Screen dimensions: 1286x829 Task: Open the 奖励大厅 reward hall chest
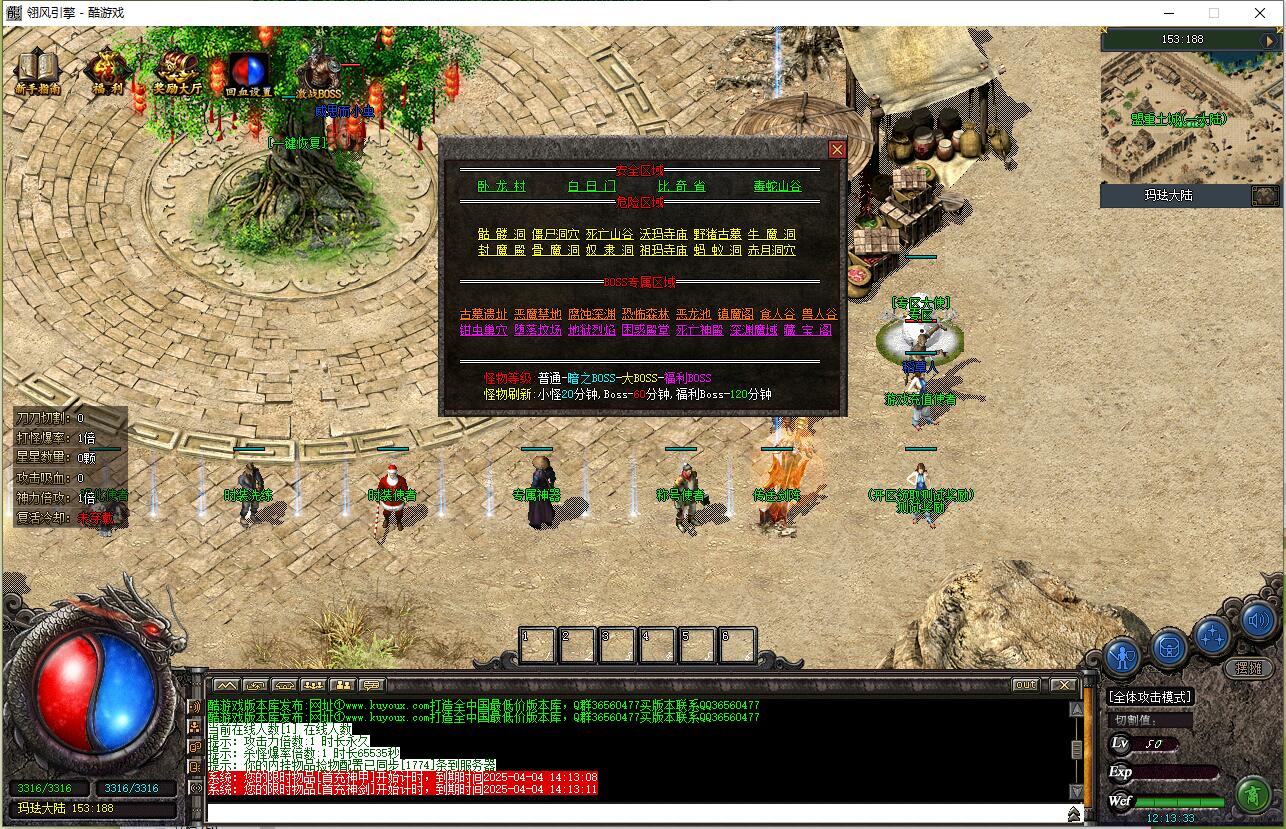(177, 71)
